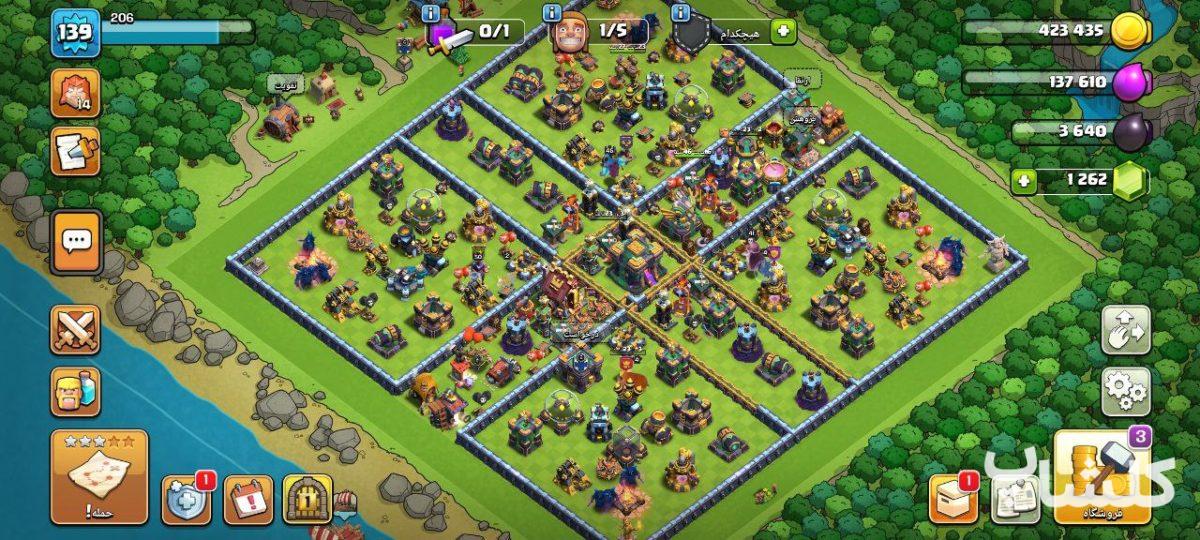
Task: Open the Settings gears button
Action: pos(1125,391)
